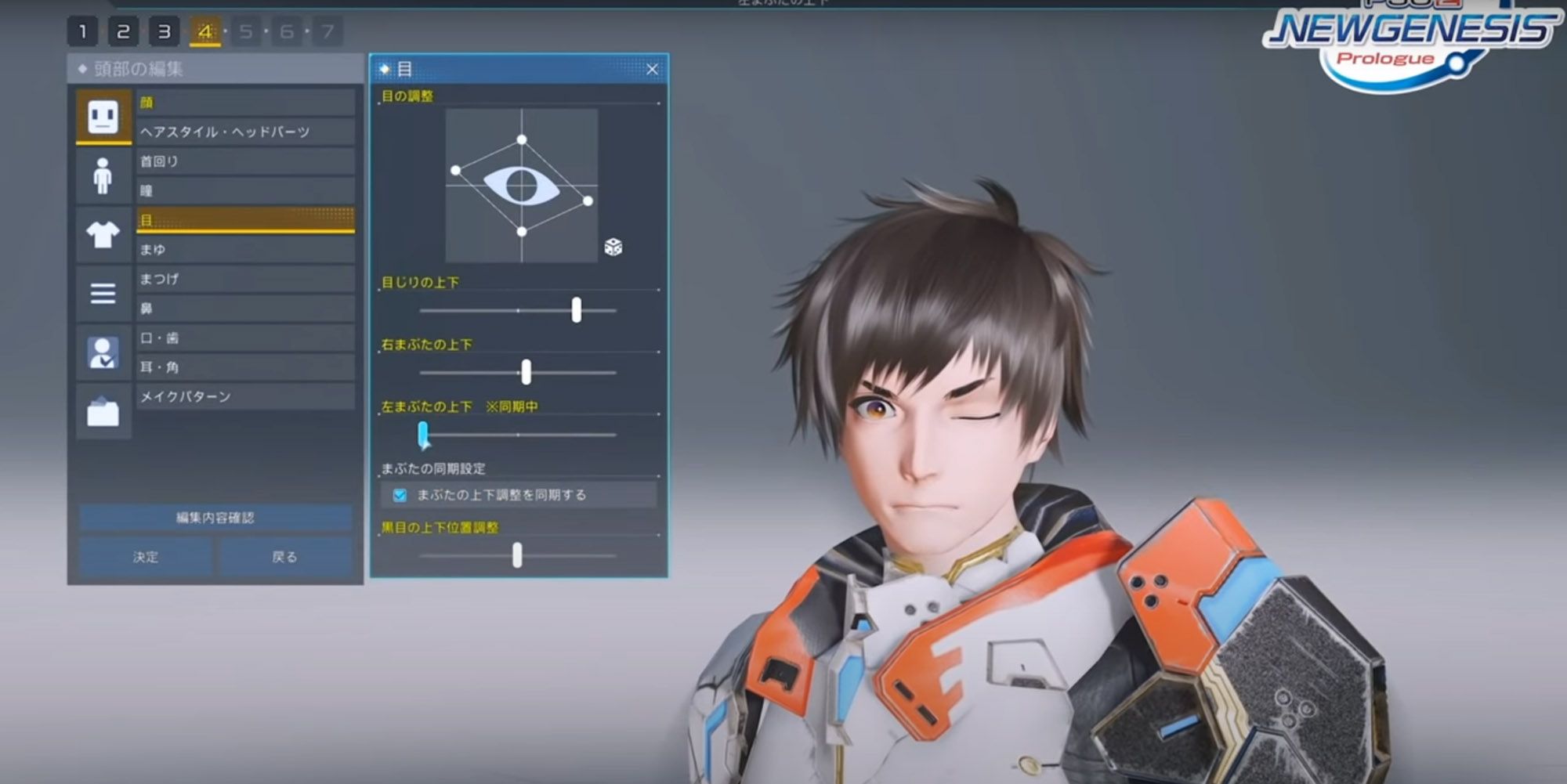Toggle the まぶたの上下調整を同期する checkbox
1567x784 pixels.
point(400,495)
